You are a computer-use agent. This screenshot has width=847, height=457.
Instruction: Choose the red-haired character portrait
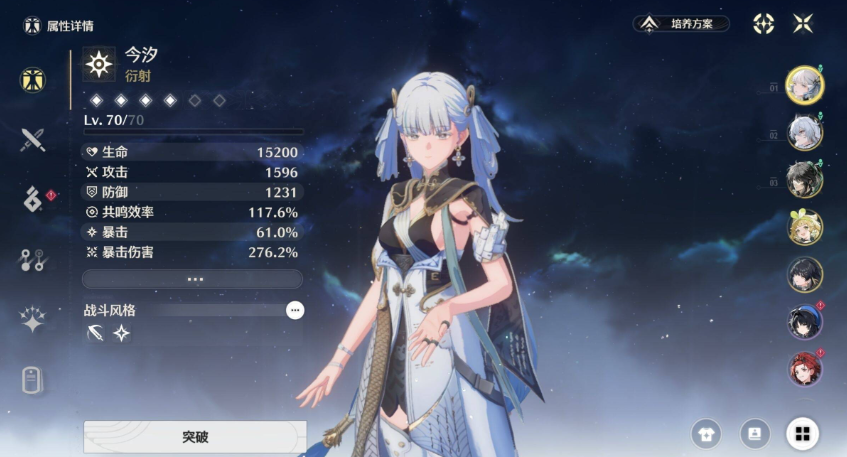point(804,368)
